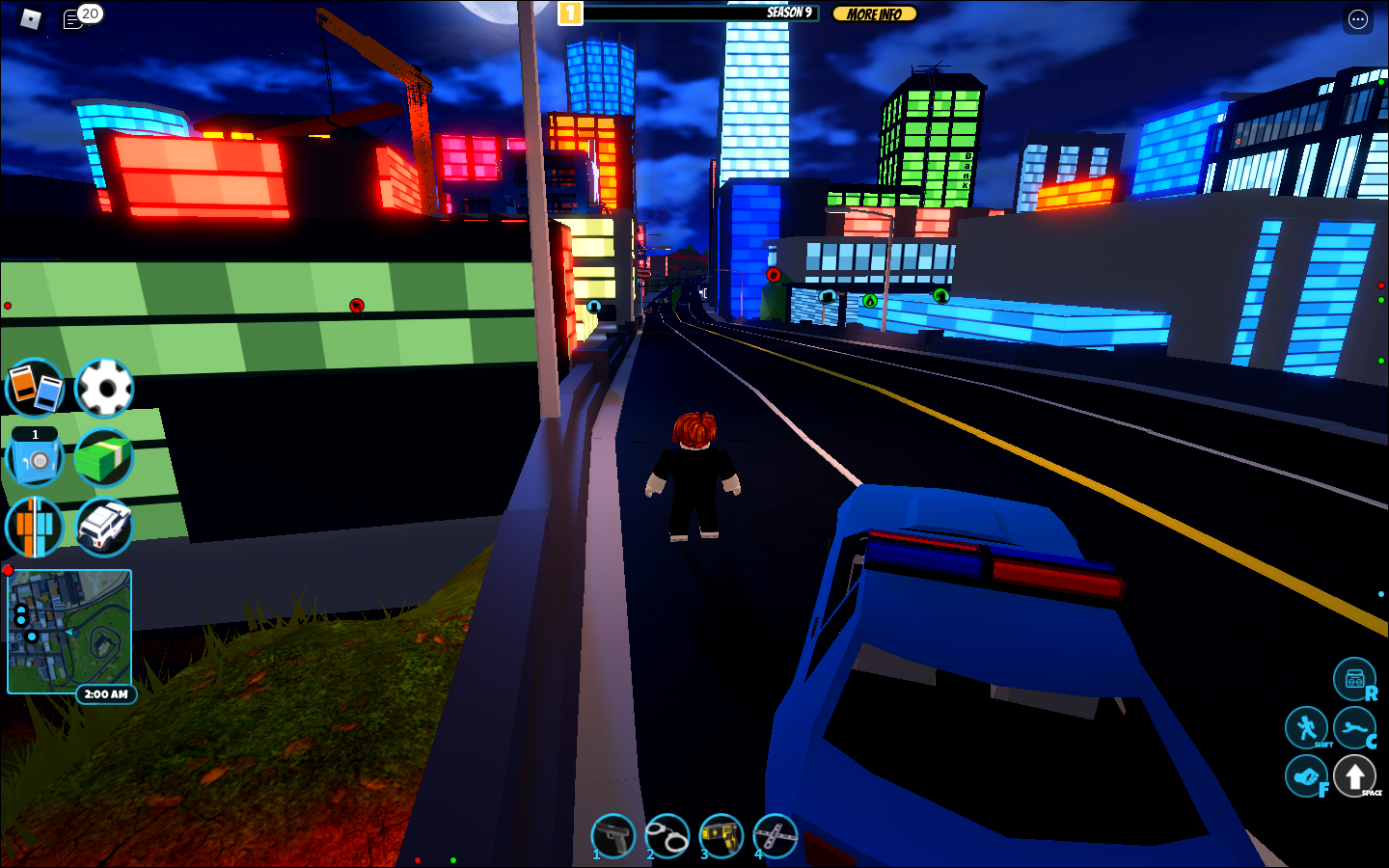Open the team switch cards icon

(x=35, y=388)
